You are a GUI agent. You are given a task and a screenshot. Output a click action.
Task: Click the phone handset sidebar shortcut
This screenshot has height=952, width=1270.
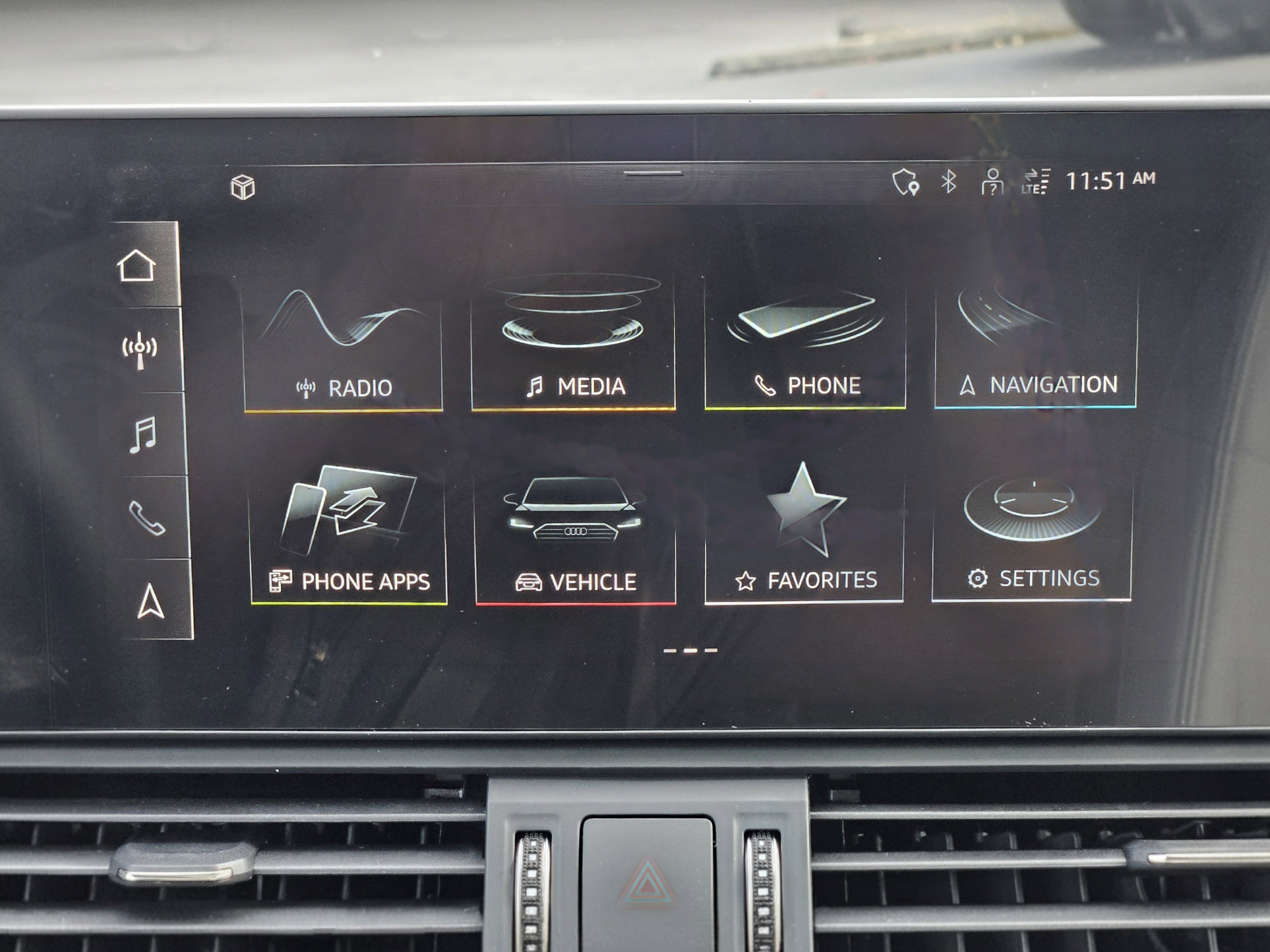tap(146, 518)
